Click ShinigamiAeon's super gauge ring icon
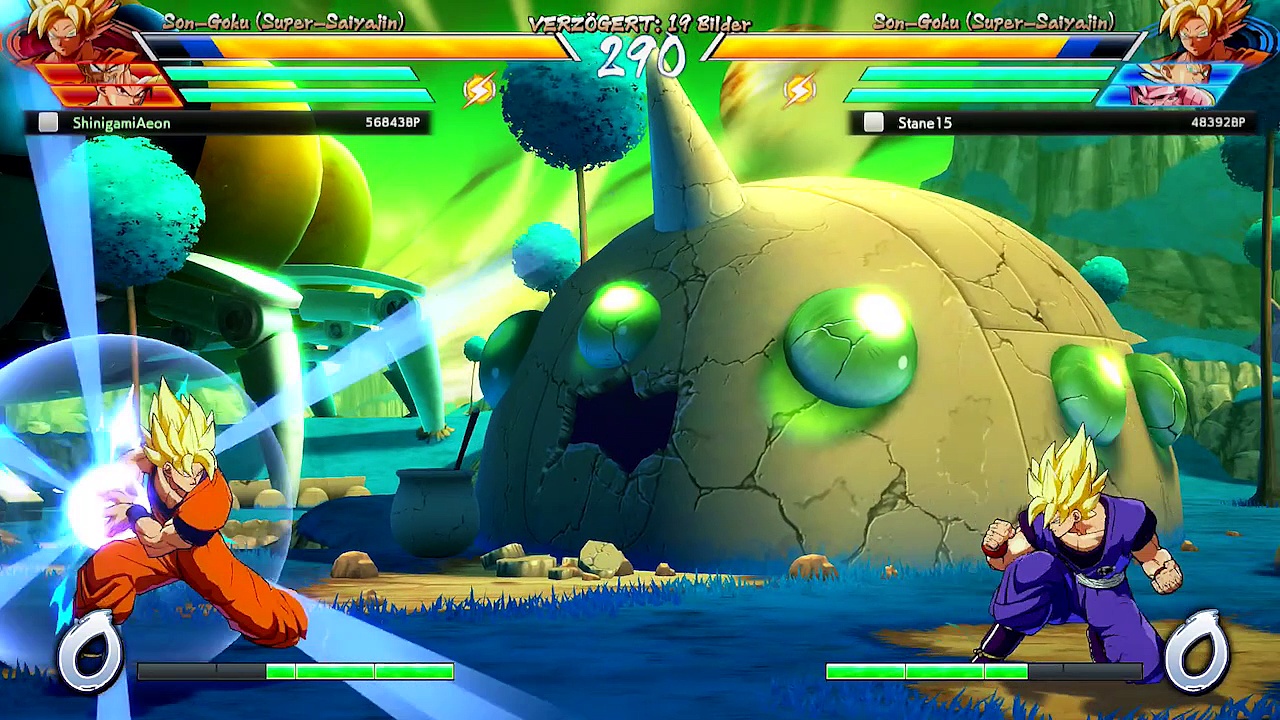Screen dimensions: 1280x720 coord(90,652)
